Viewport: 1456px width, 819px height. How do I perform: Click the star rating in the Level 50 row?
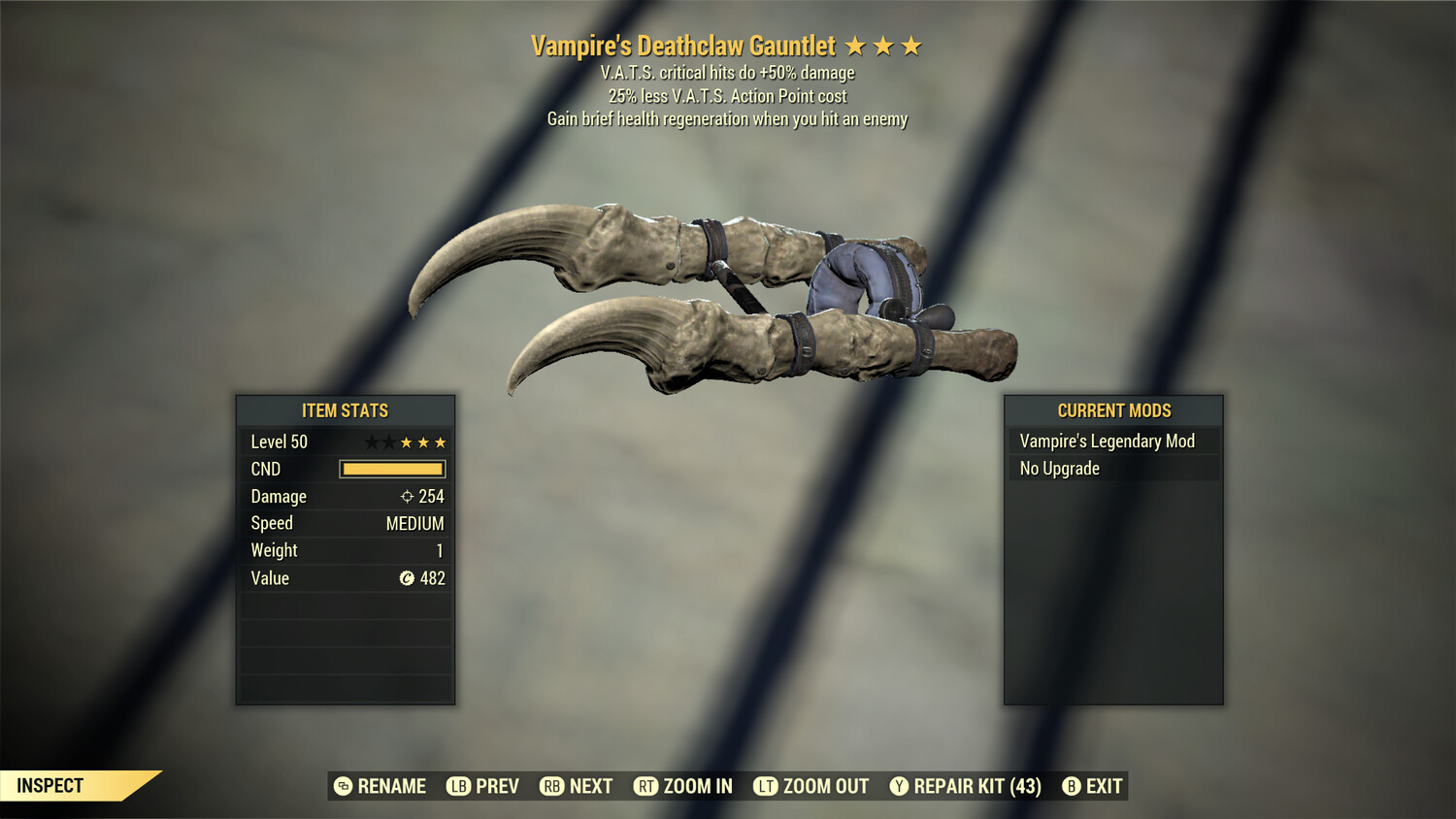coord(408,441)
